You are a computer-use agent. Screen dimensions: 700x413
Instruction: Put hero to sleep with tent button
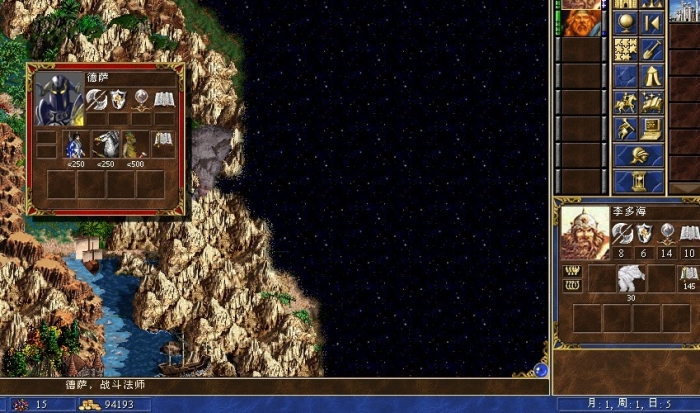coord(651,76)
